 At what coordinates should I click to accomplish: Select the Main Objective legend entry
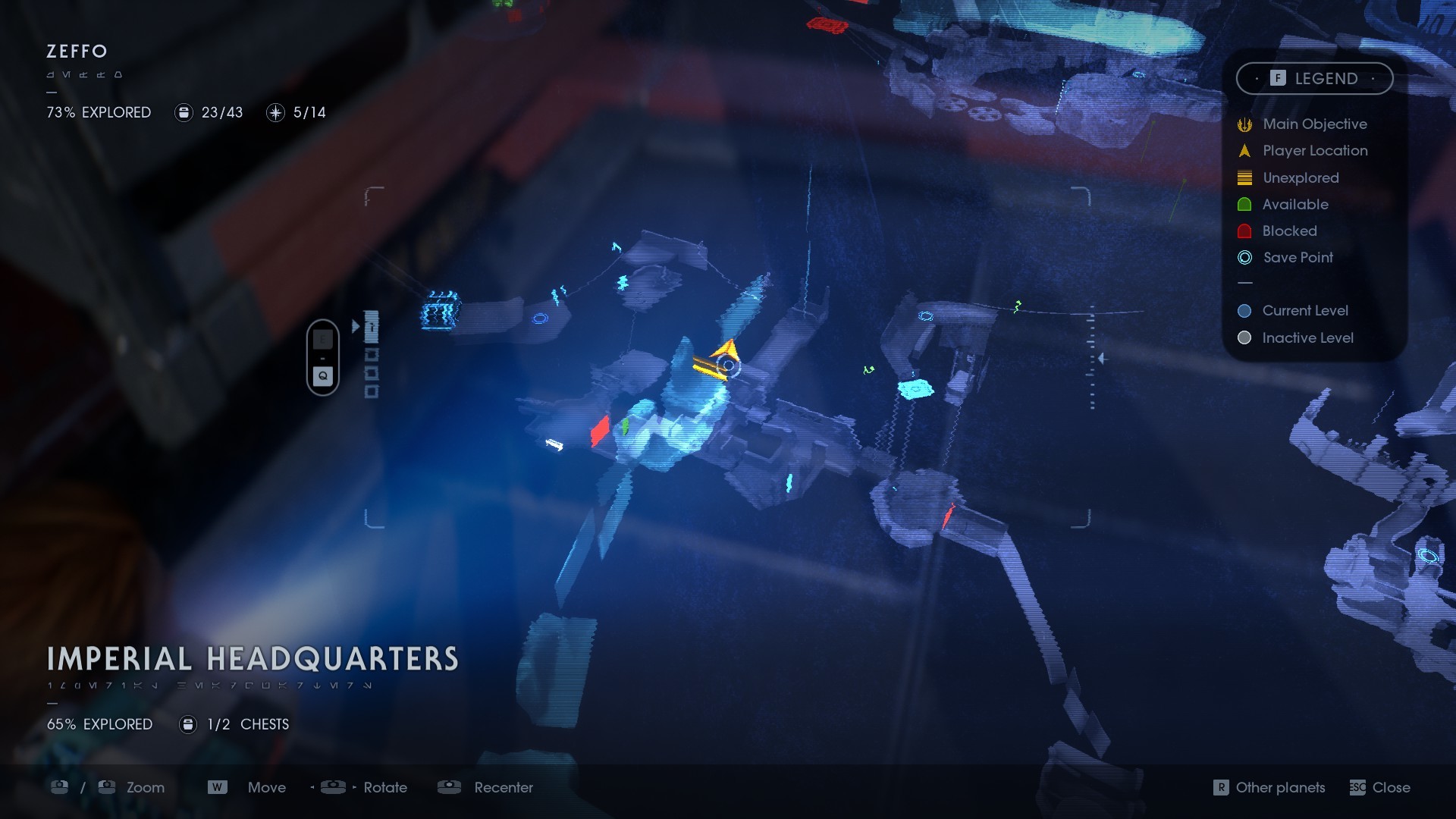tap(1314, 124)
